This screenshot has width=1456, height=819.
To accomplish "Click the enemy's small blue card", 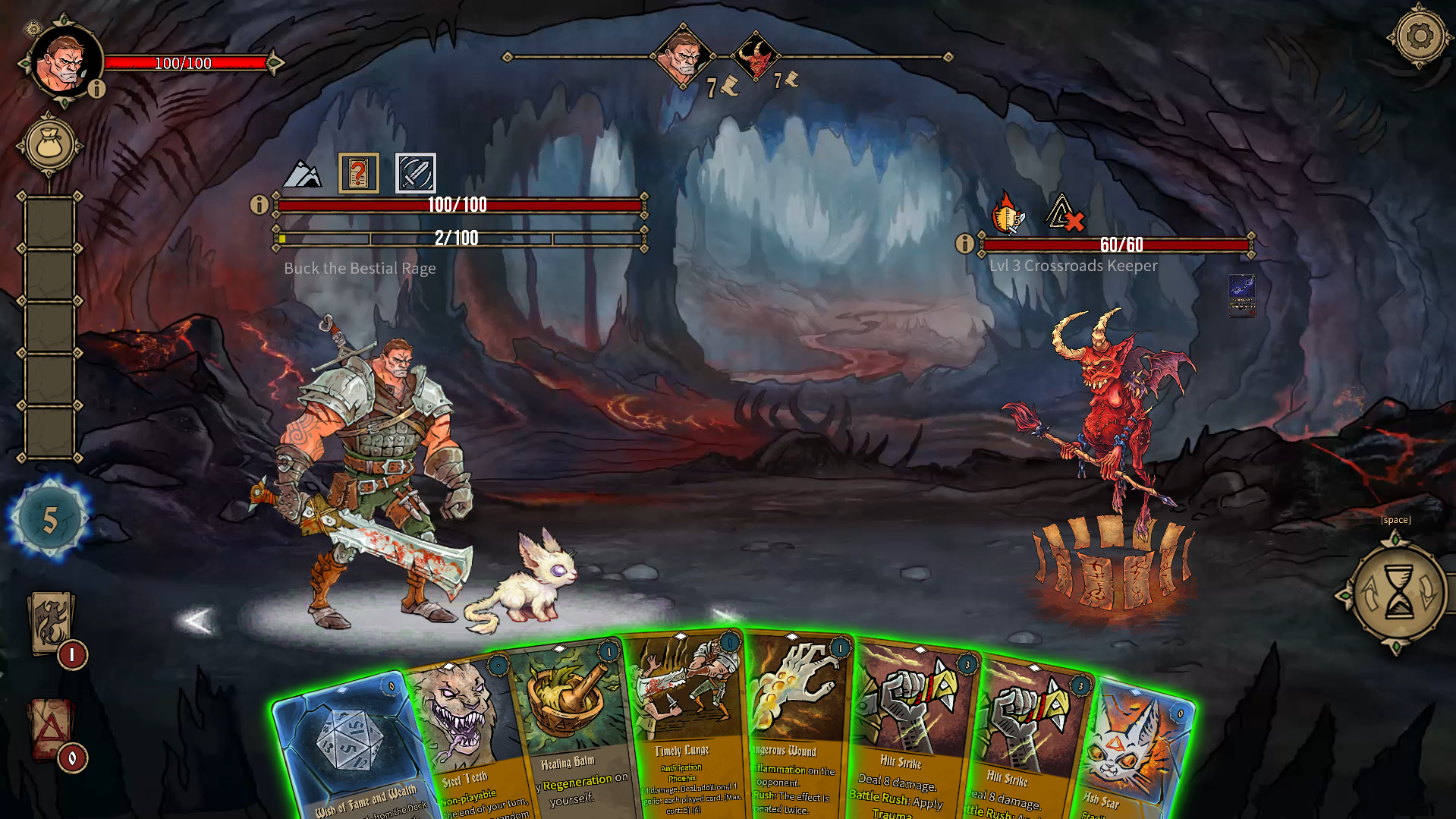I will coord(1241,295).
